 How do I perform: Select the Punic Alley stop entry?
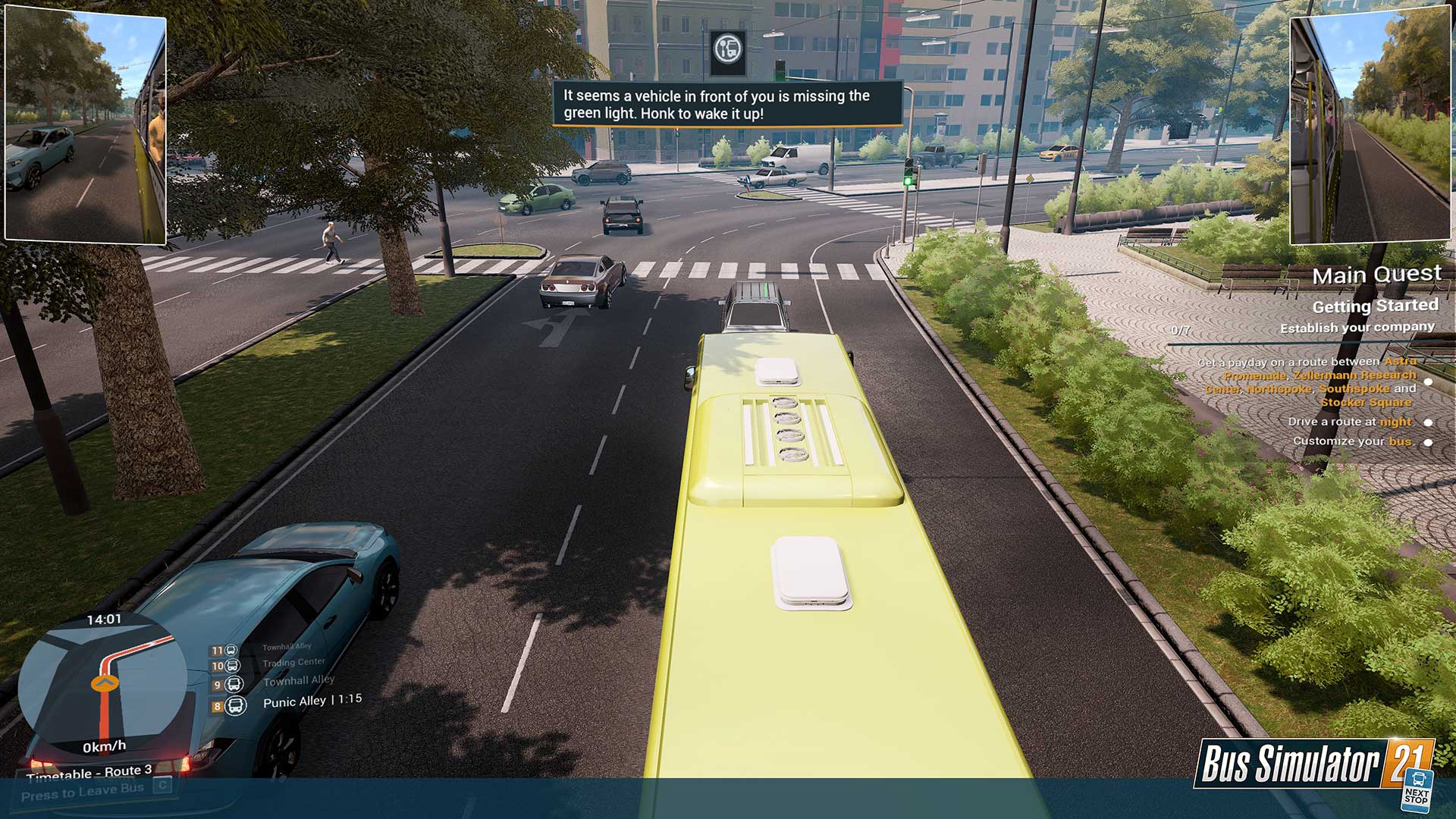[x=293, y=702]
